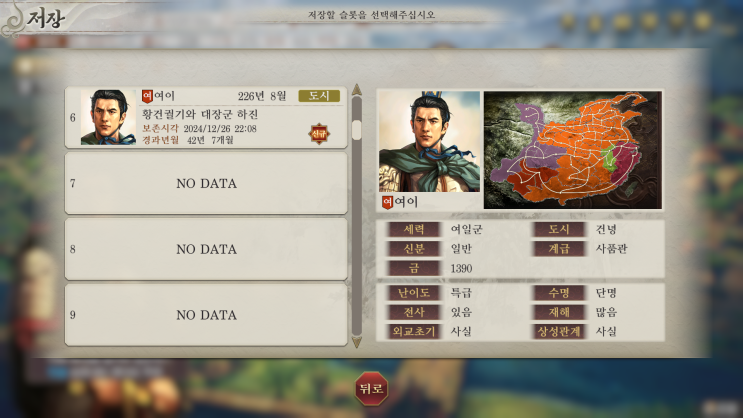Click the save list scroll down arrow
This screenshot has height=418, width=743.
point(357,342)
